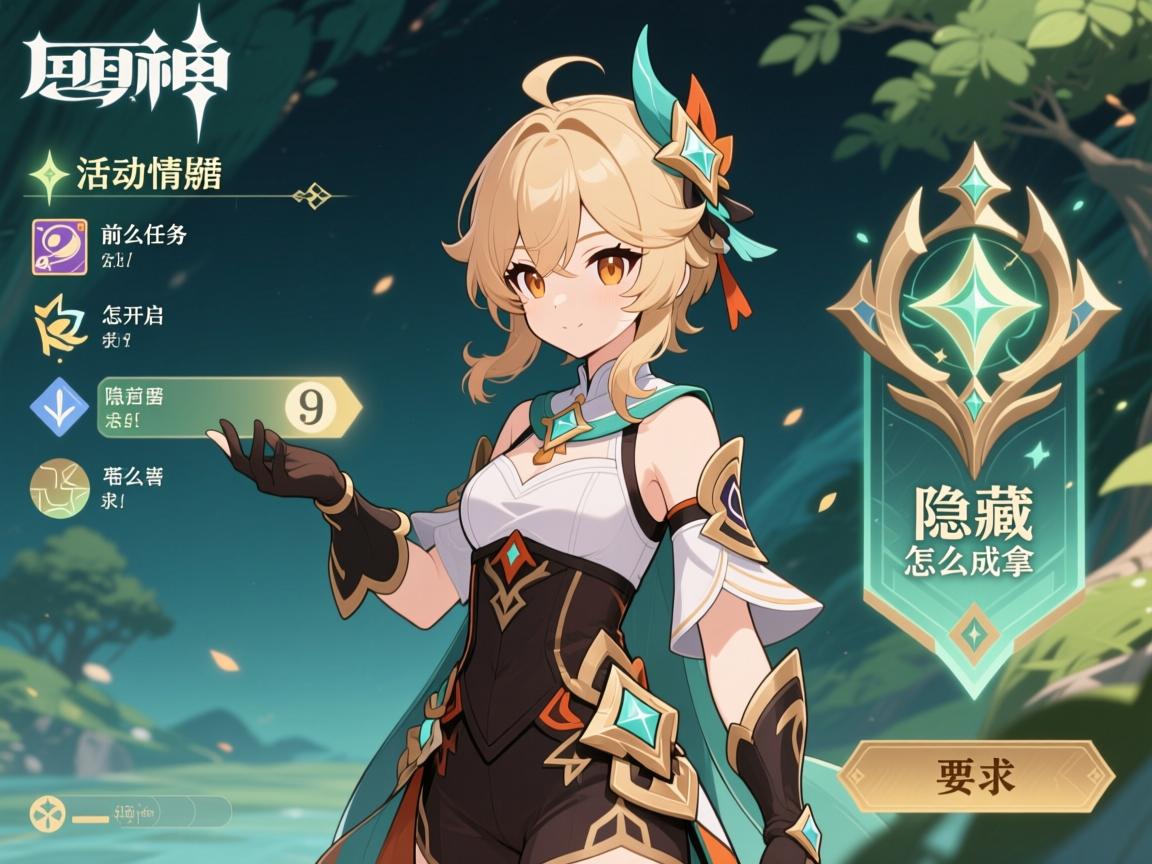Screen dimensions: 1152x864
Task: Choose the highlighted entry showing number 9
Action: point(228,407)
